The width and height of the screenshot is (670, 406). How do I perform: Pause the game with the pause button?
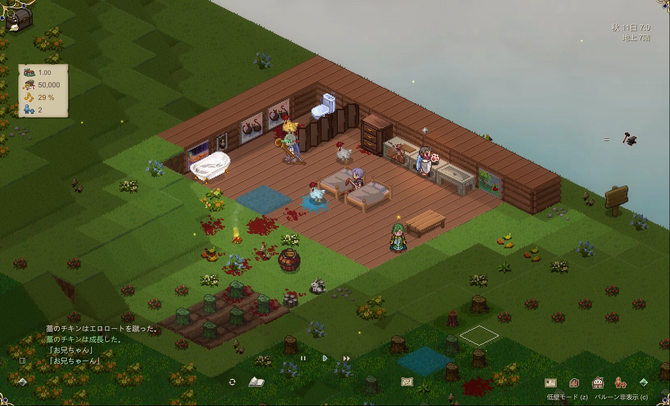click(x=303, y=357)
